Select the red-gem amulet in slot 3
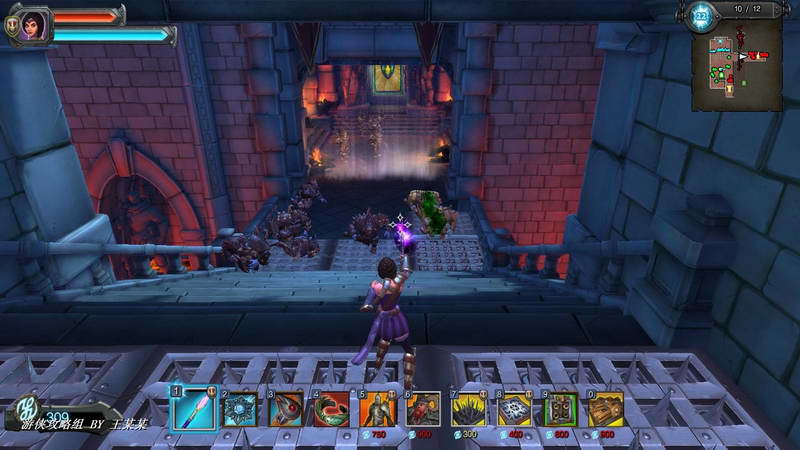This screenshot has width=800, height=450. pos(286,408)
